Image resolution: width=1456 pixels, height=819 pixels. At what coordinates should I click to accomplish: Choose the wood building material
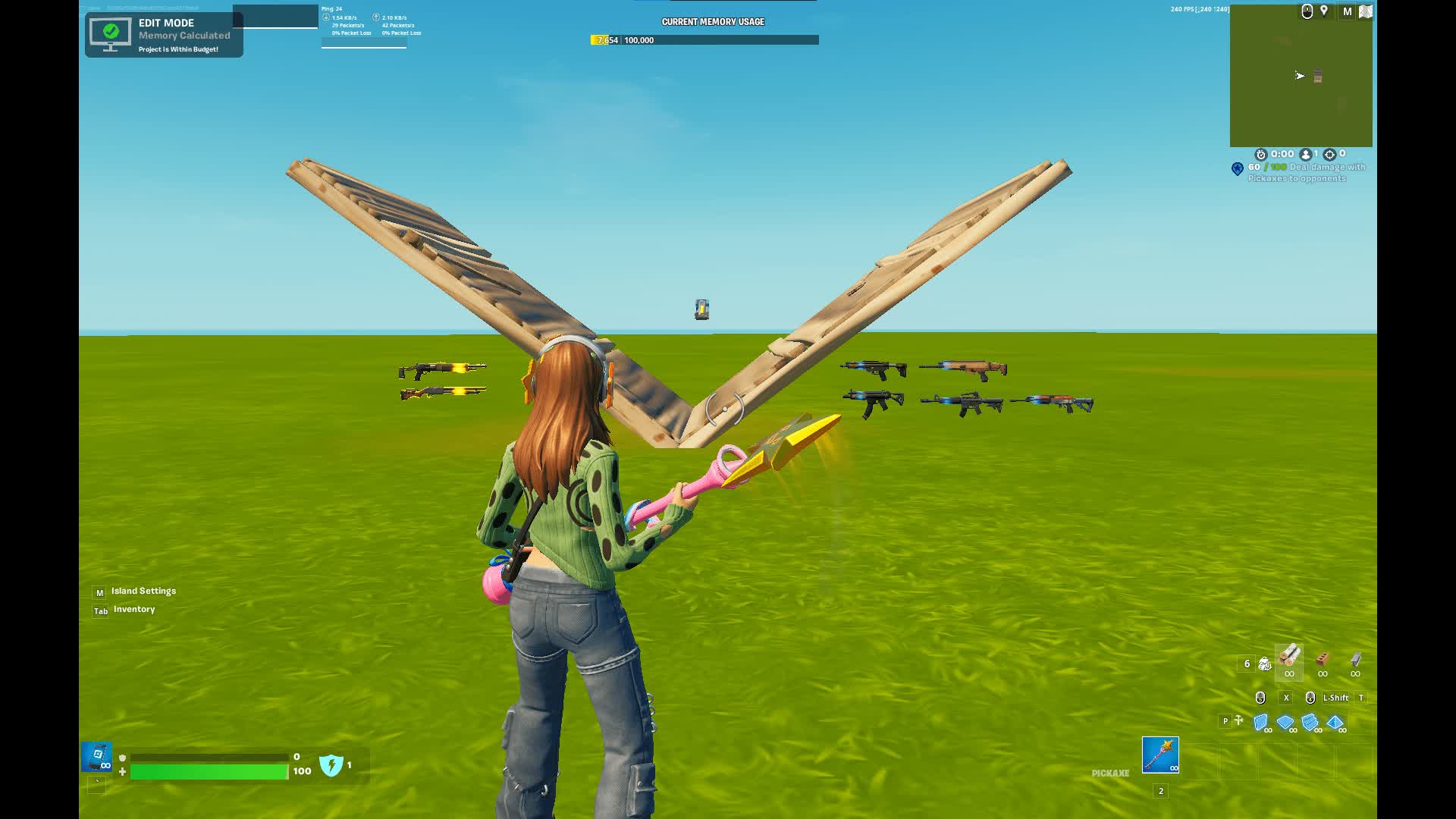[1289, 660]
